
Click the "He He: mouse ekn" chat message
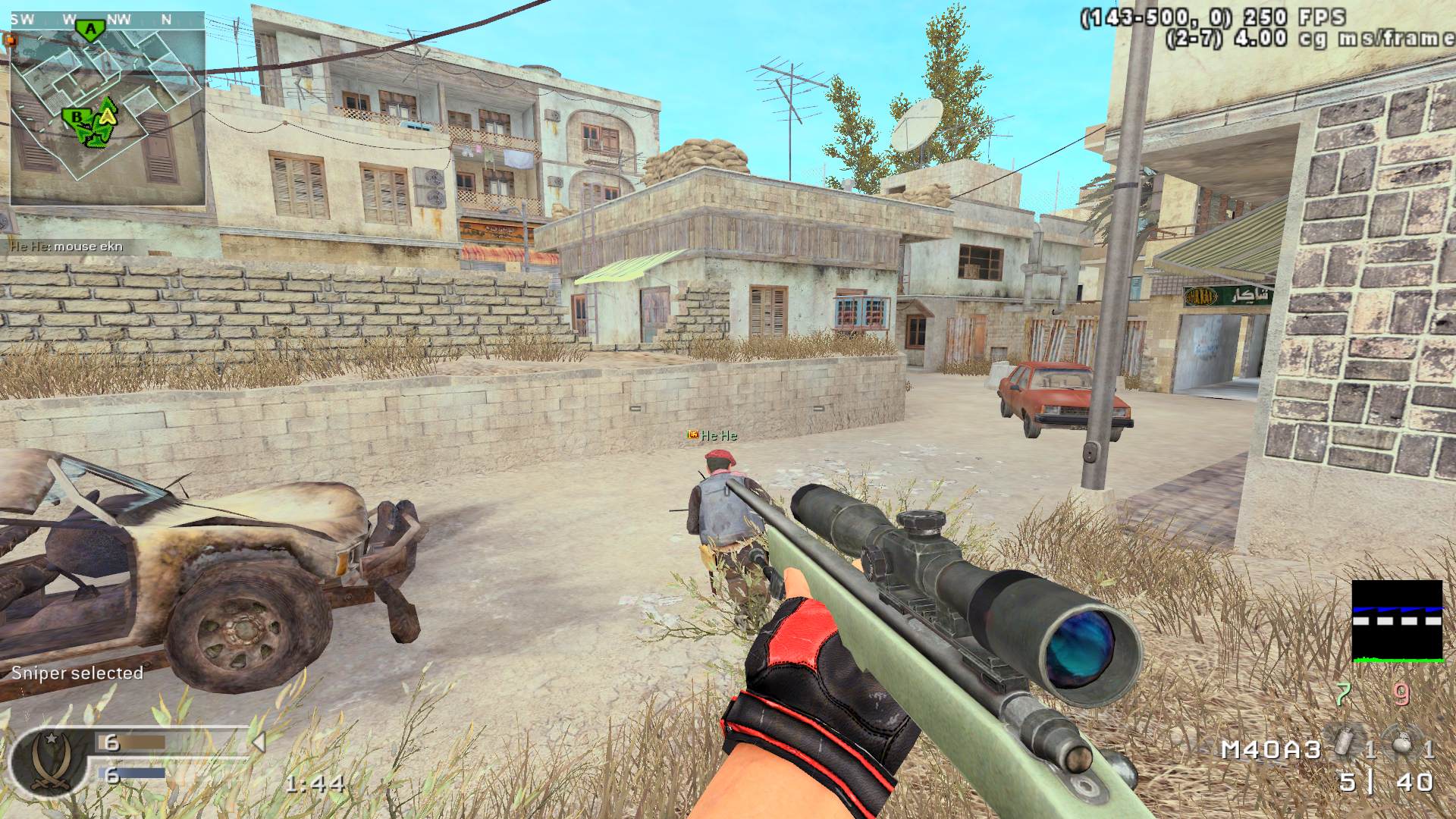65,246
